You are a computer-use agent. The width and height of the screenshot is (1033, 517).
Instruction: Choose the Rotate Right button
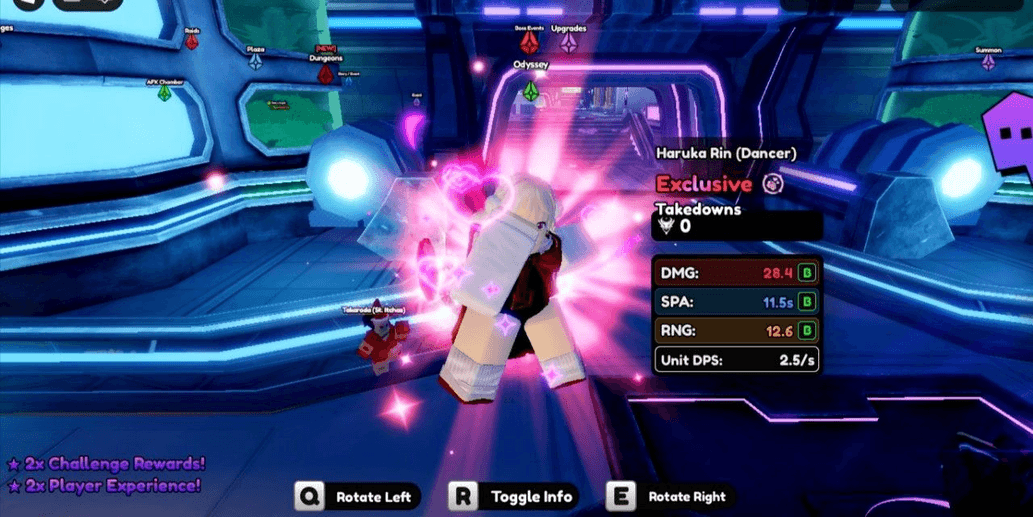click(669, 497)
